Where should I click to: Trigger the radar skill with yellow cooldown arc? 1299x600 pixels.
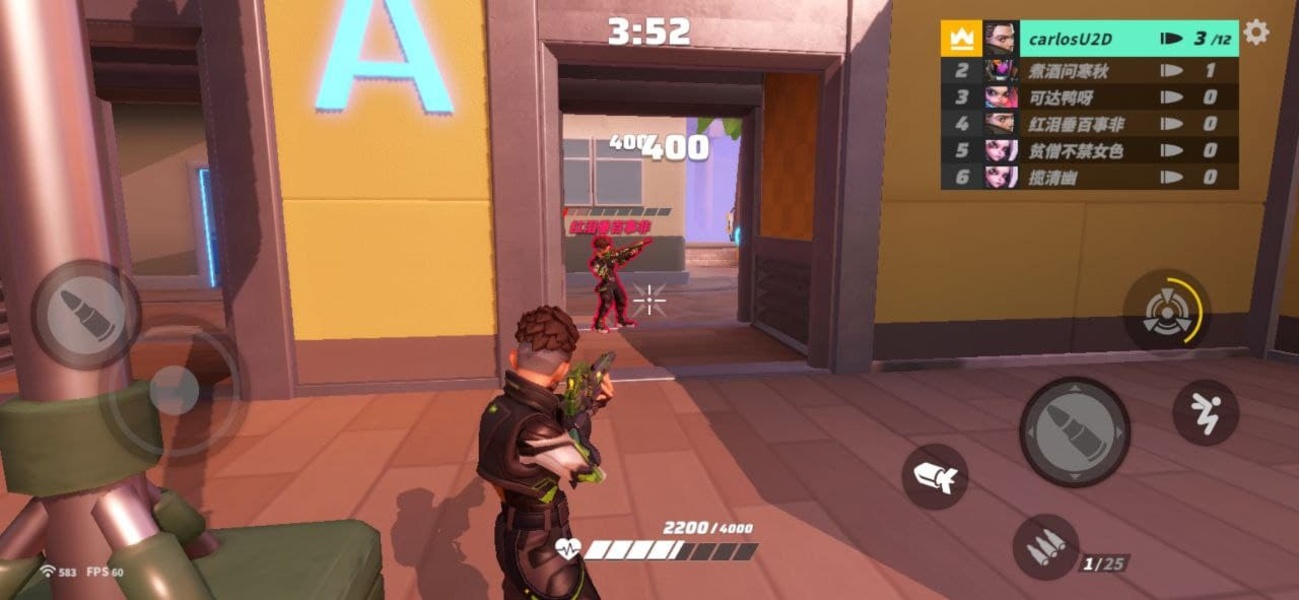[x=1166, y=310]
